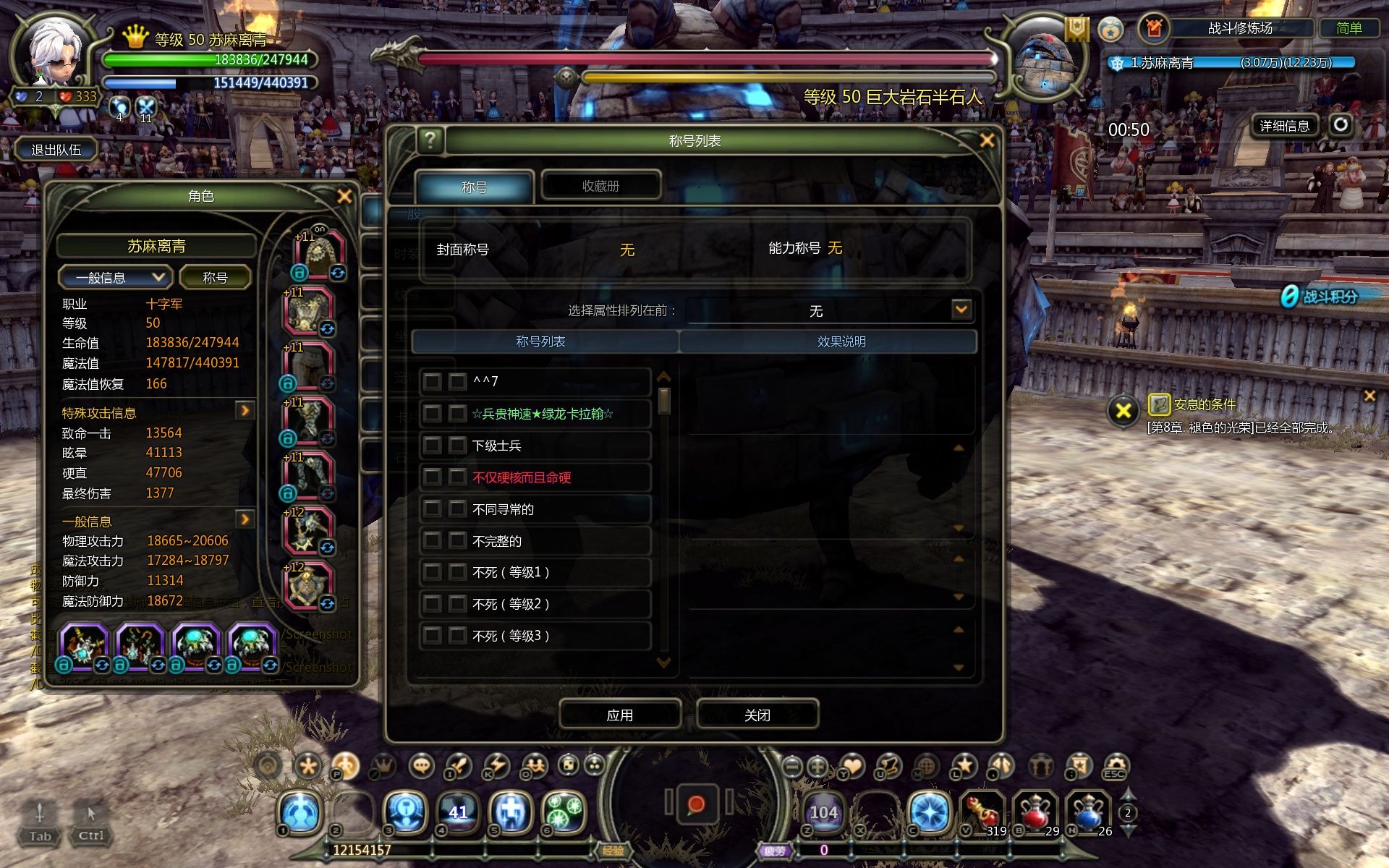Click the 应用 (Apply) button
This screenshot has height=868, width=1389.
coord(619,715)
